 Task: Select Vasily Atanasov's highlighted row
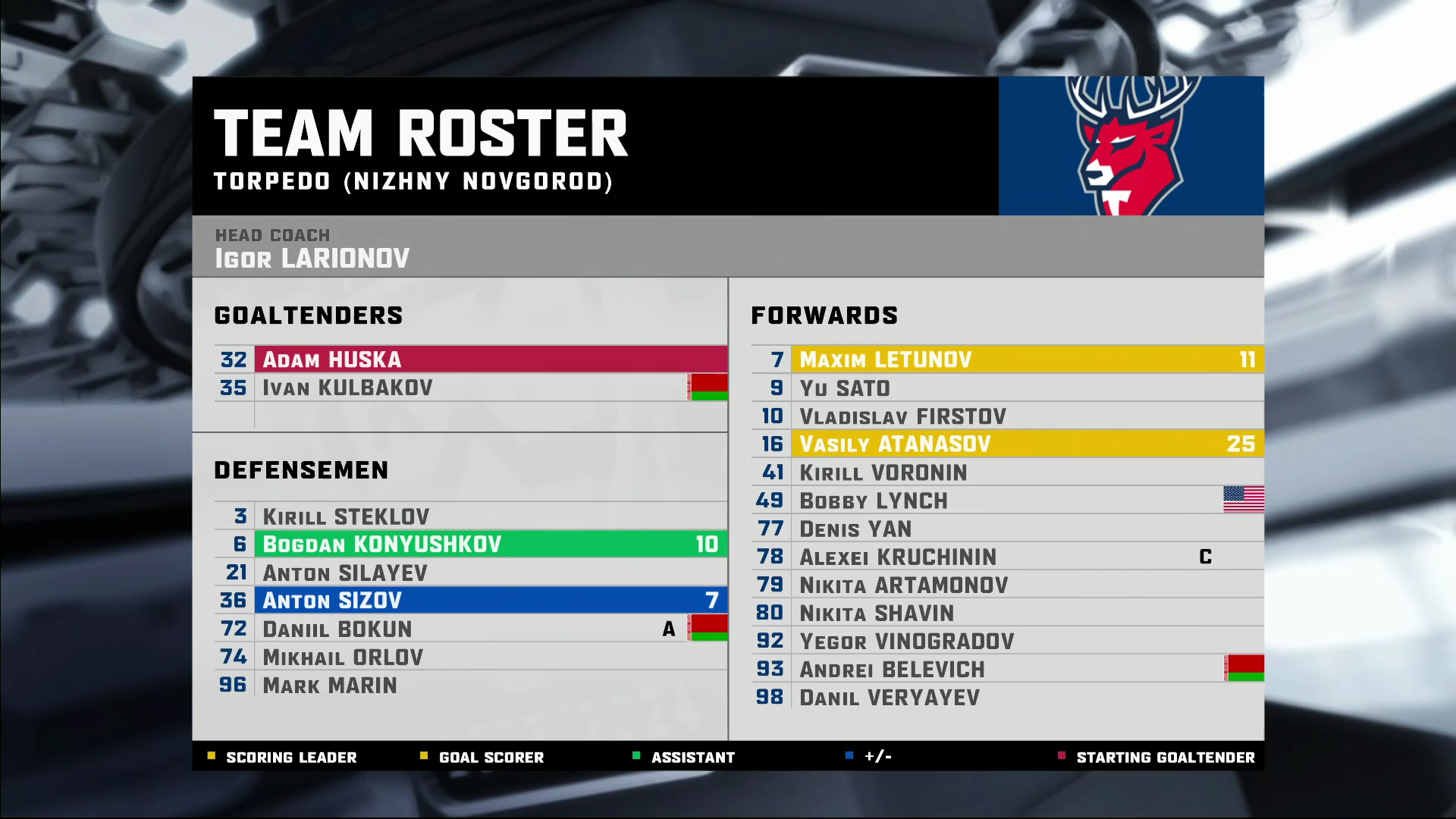[1007, 444]
